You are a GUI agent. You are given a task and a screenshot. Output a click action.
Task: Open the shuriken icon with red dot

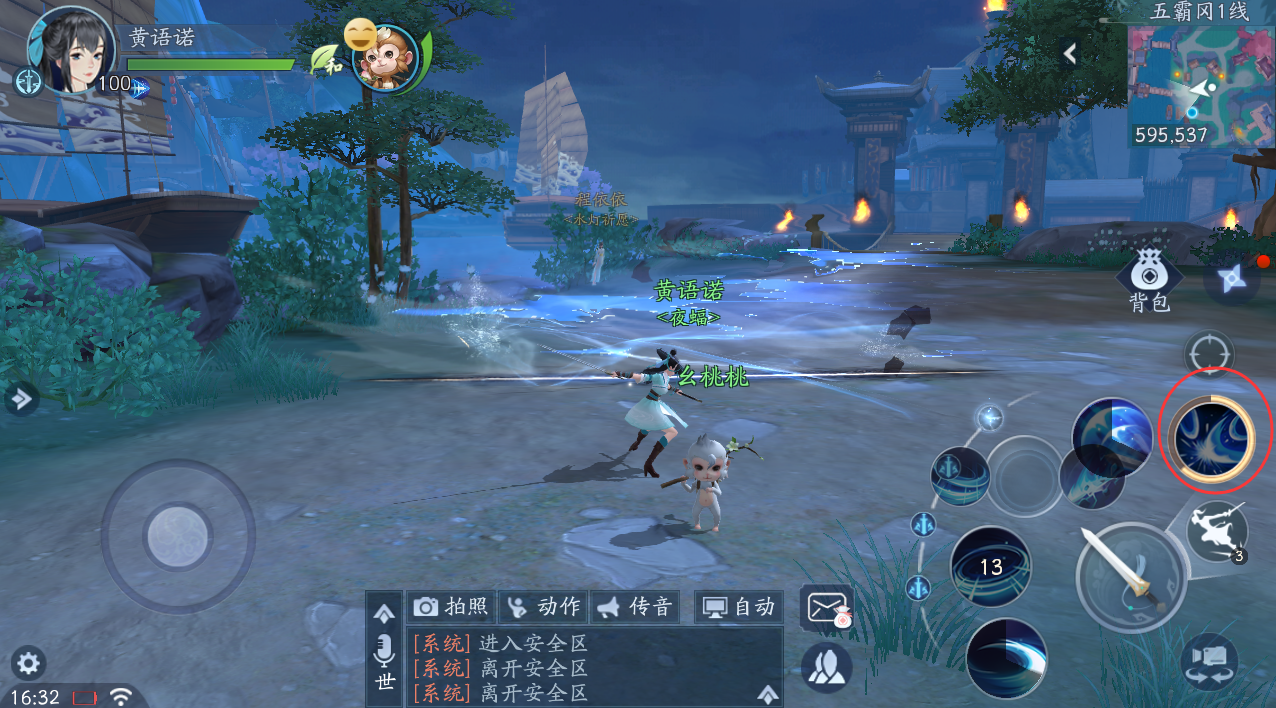1232,278
